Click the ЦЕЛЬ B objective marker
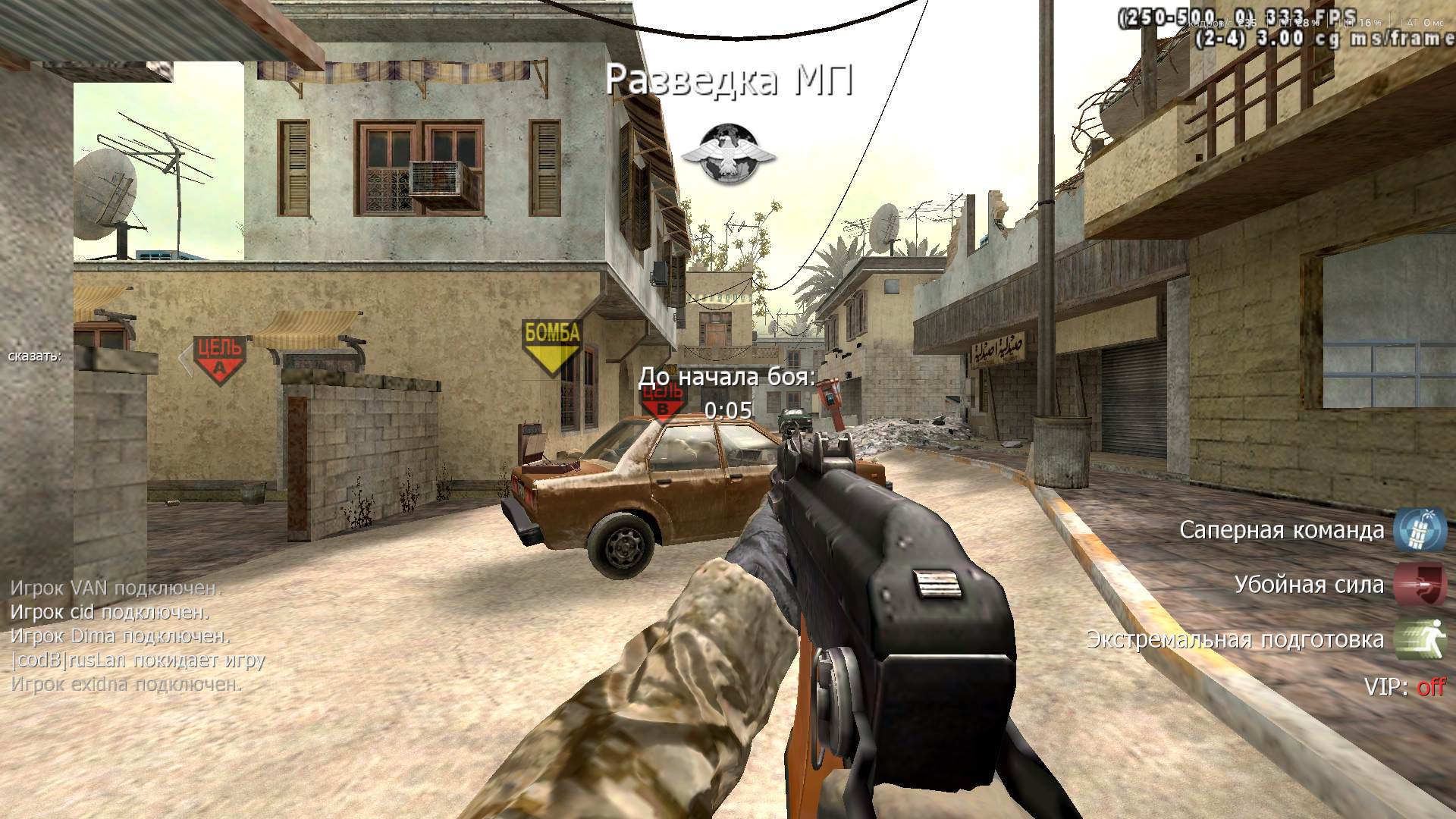 pyautogui.click(x=663, y=402)
